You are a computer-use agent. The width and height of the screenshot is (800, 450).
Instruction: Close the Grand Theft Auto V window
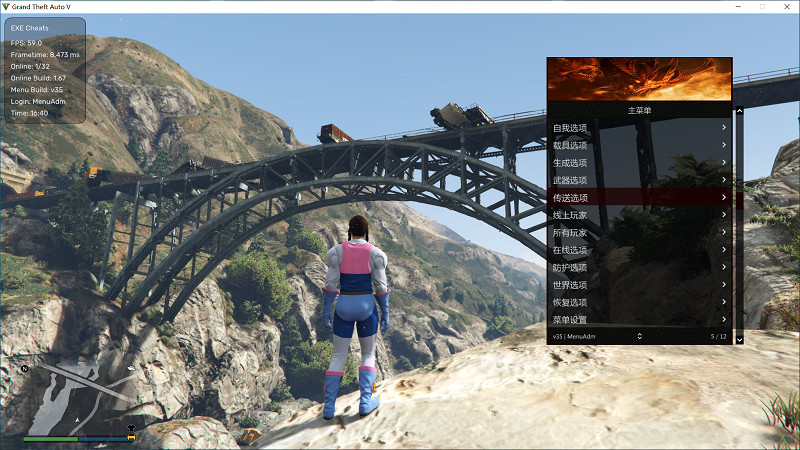(785, 6)
